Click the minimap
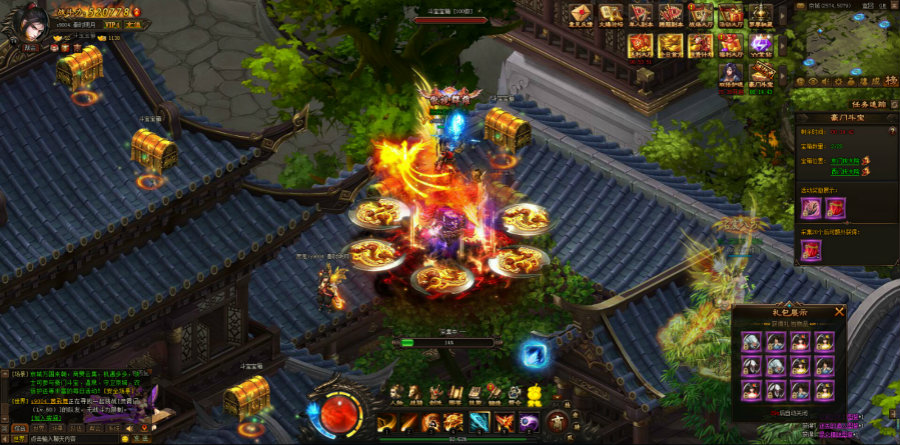 coord(845,45)
